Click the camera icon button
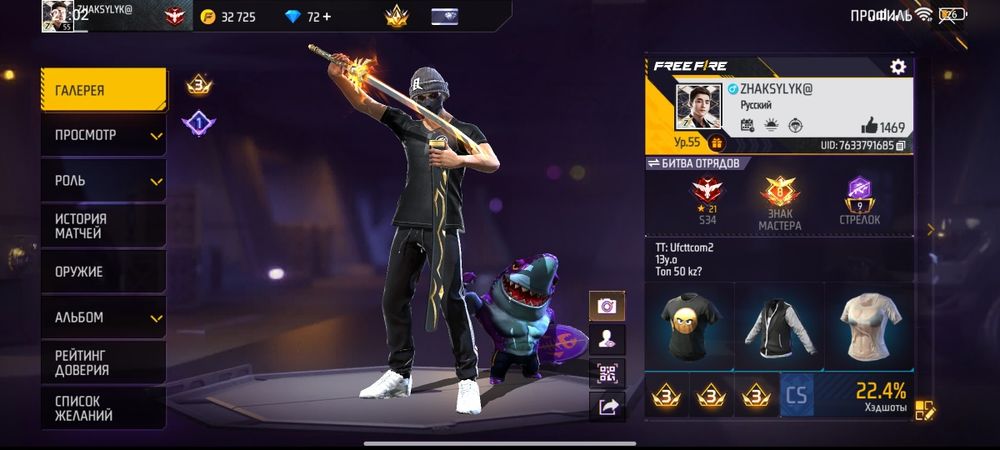This screenshot has height=450, width=1000. pyautogui.click(x=606, y=306)
